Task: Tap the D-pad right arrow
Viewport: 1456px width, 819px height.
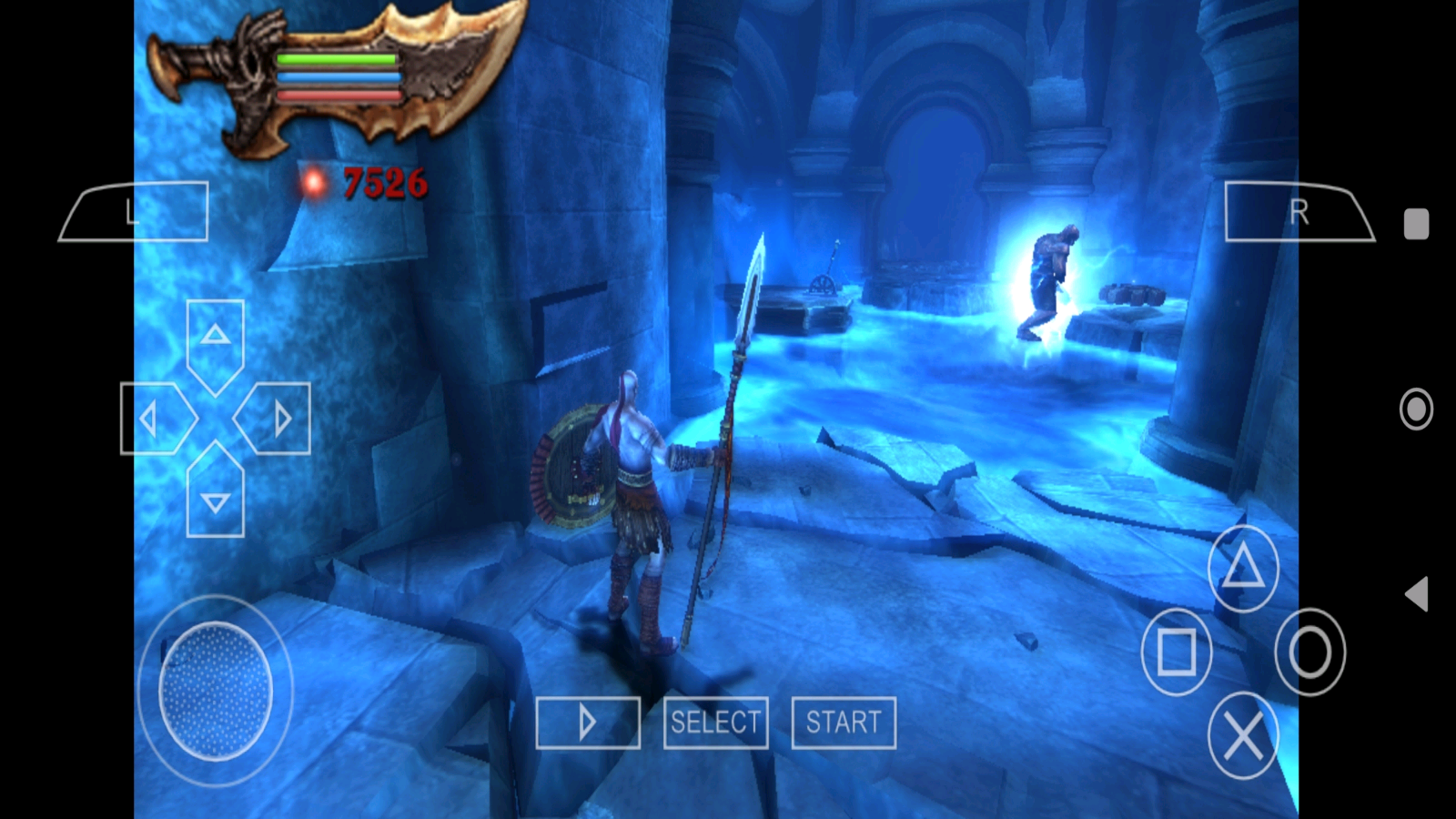Action: (x=275, y=419)
